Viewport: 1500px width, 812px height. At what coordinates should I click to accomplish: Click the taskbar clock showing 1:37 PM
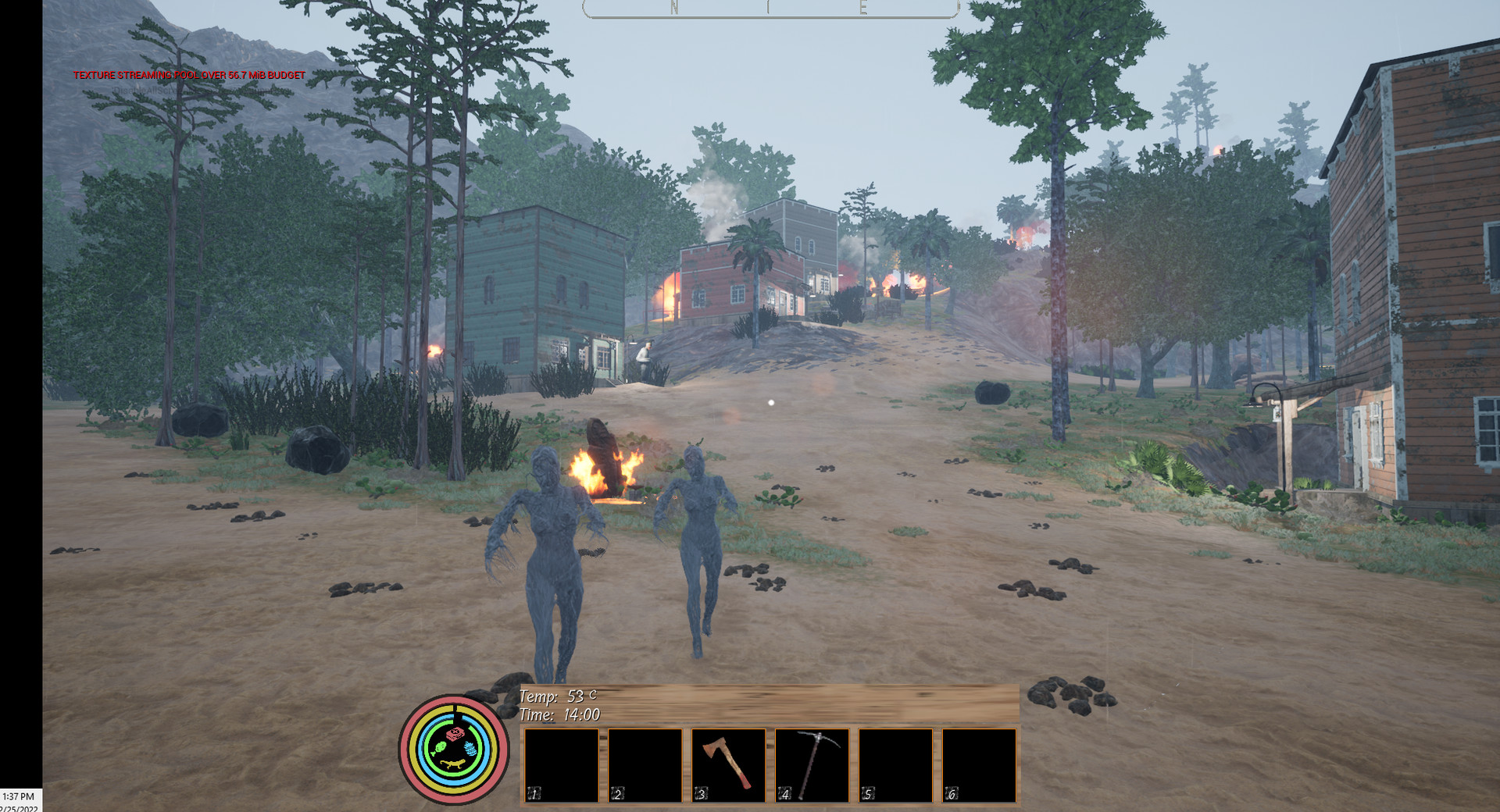pos(17,798)
